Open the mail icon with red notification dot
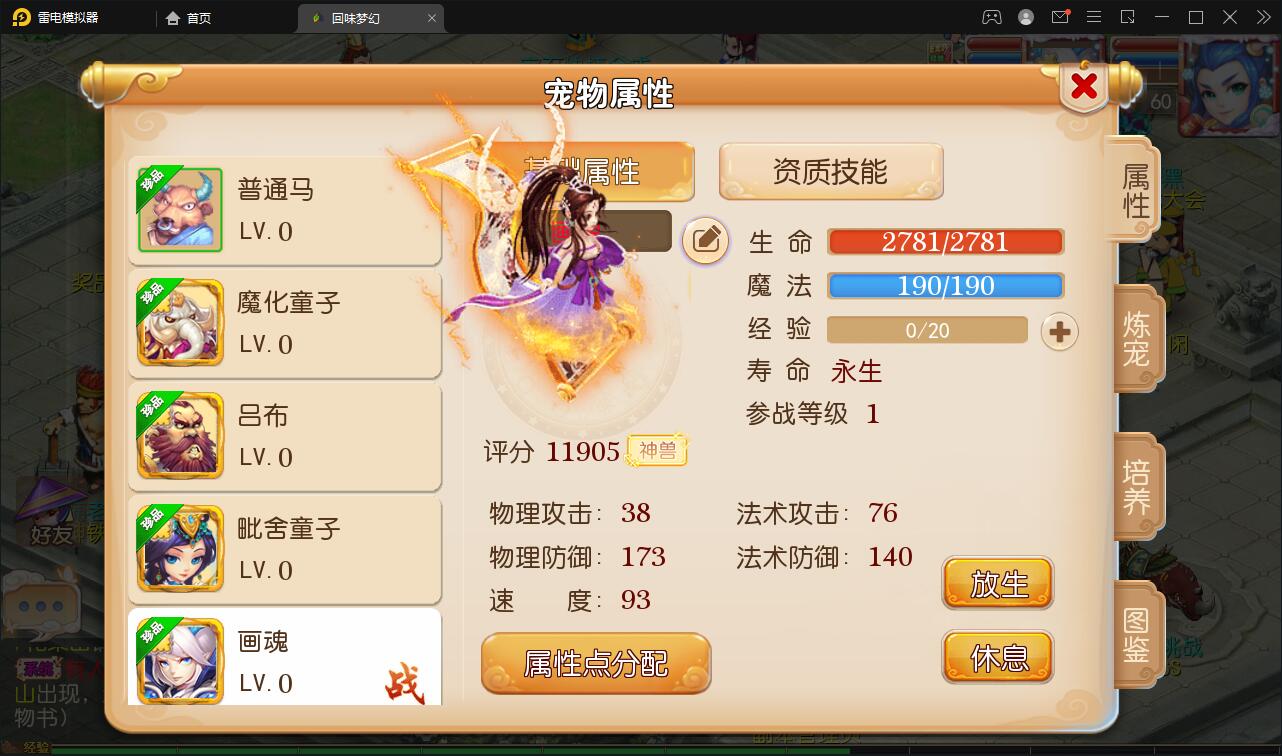Viewport: 1282px width, 756px height. pyautogui.click(x=1062, y=17)
